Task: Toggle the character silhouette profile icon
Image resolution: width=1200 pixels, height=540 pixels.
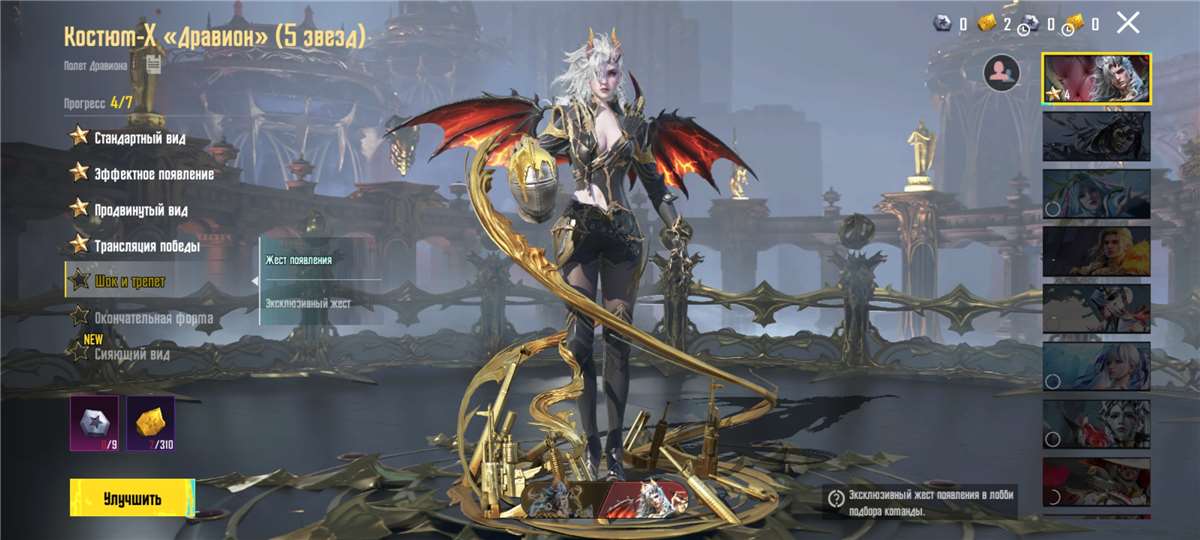Action: pyautogui.click(x=1001, y=73)
